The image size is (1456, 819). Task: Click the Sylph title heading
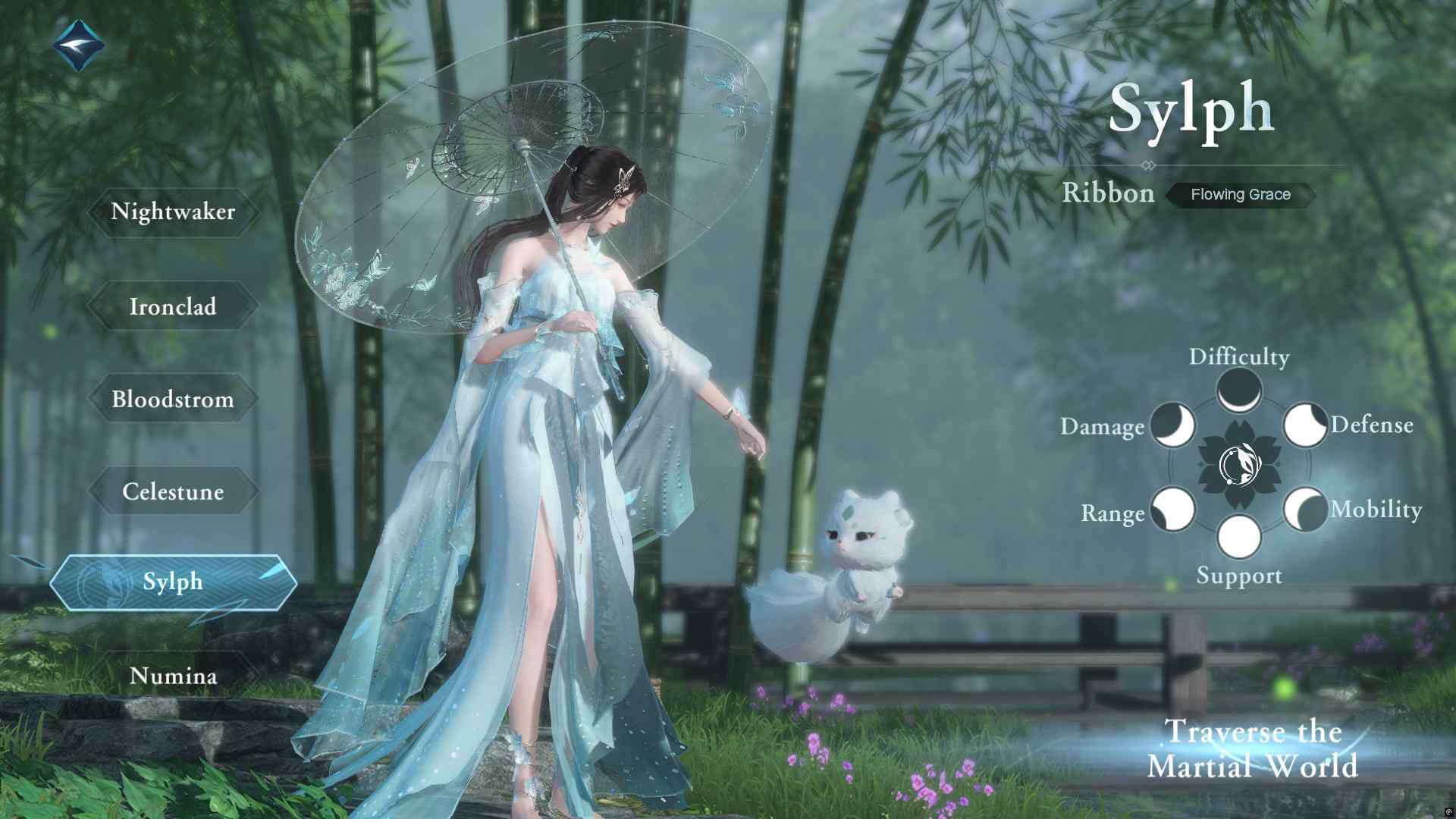[x=1191, y=106]
